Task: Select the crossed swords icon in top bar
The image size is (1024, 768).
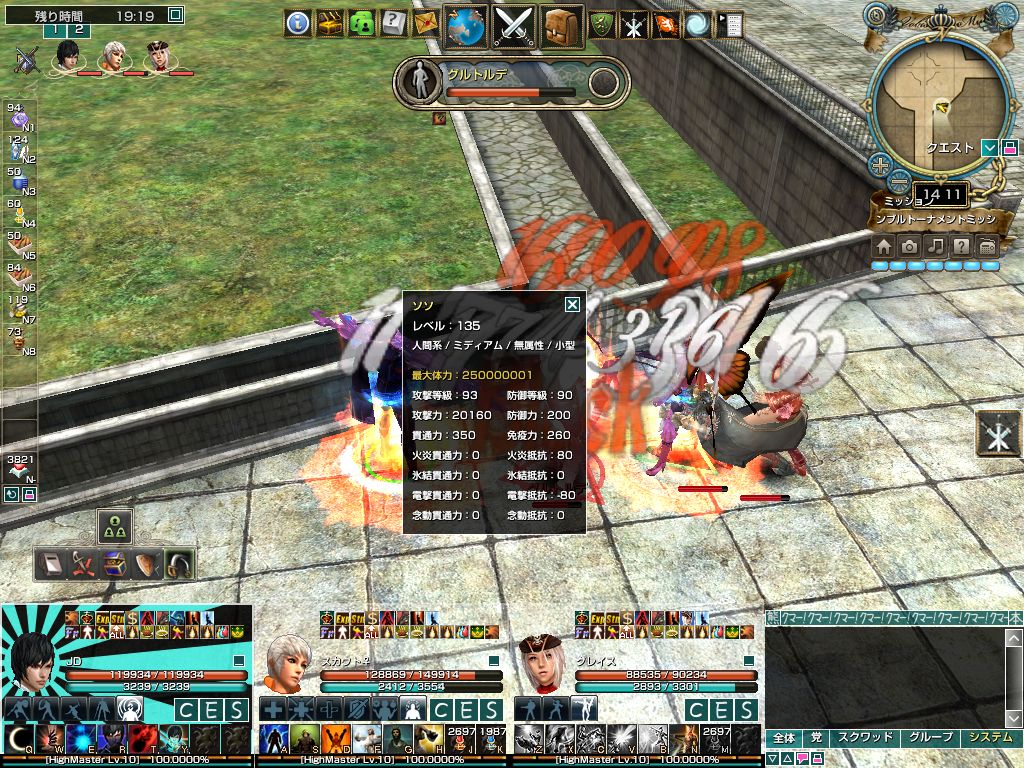Action: [x=514, y=26]
